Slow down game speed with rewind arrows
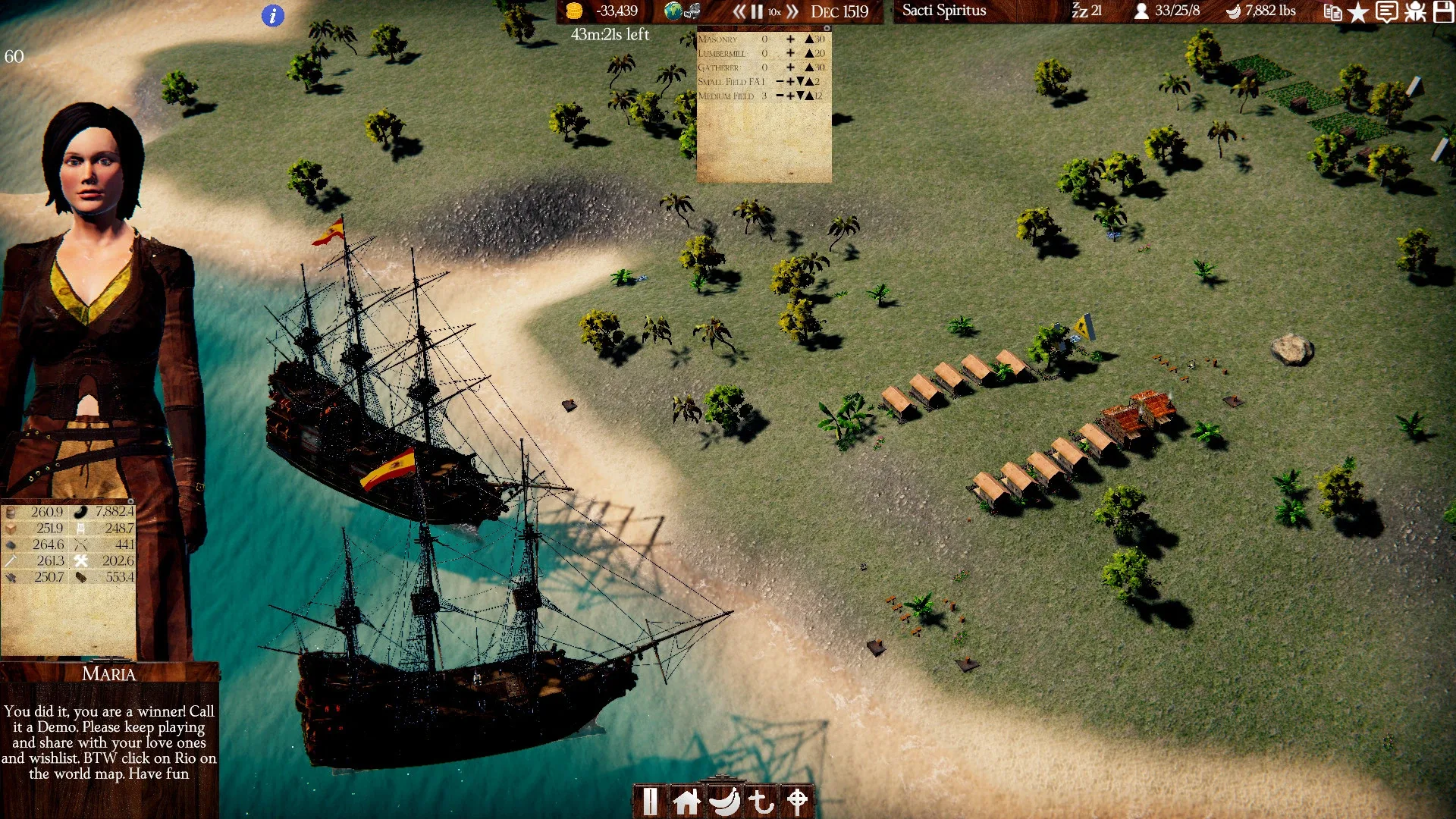 (x=739, y=11)
